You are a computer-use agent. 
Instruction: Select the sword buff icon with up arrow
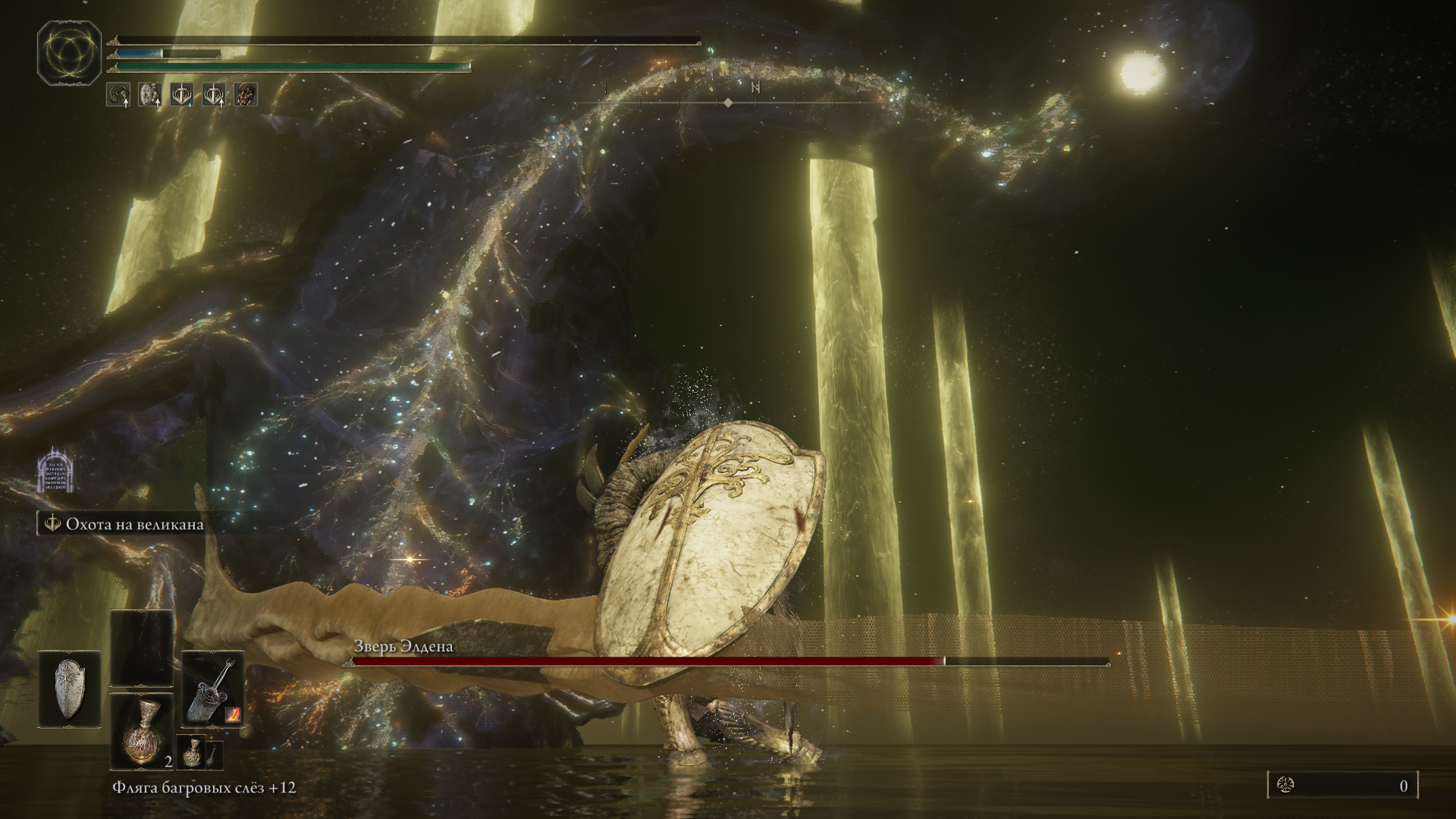tap(214, 95)
